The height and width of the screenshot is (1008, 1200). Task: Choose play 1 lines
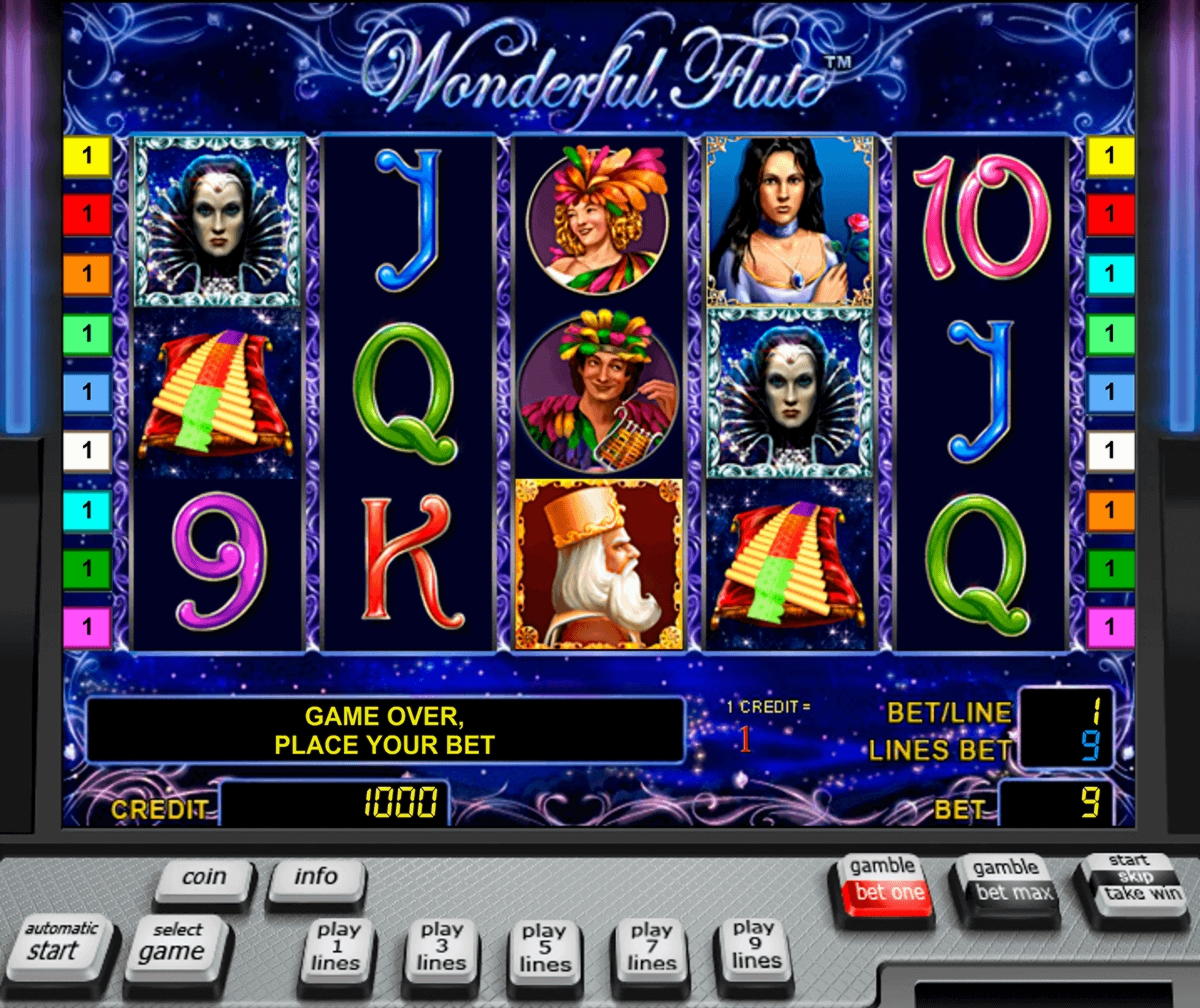[x=337, y=948]
